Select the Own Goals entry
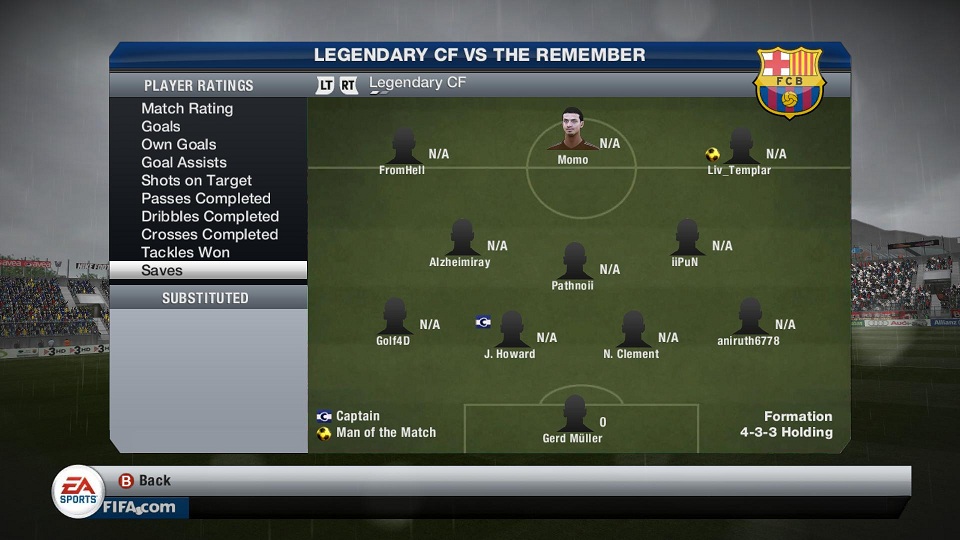 pyautogui.click(x=179, y=145)
